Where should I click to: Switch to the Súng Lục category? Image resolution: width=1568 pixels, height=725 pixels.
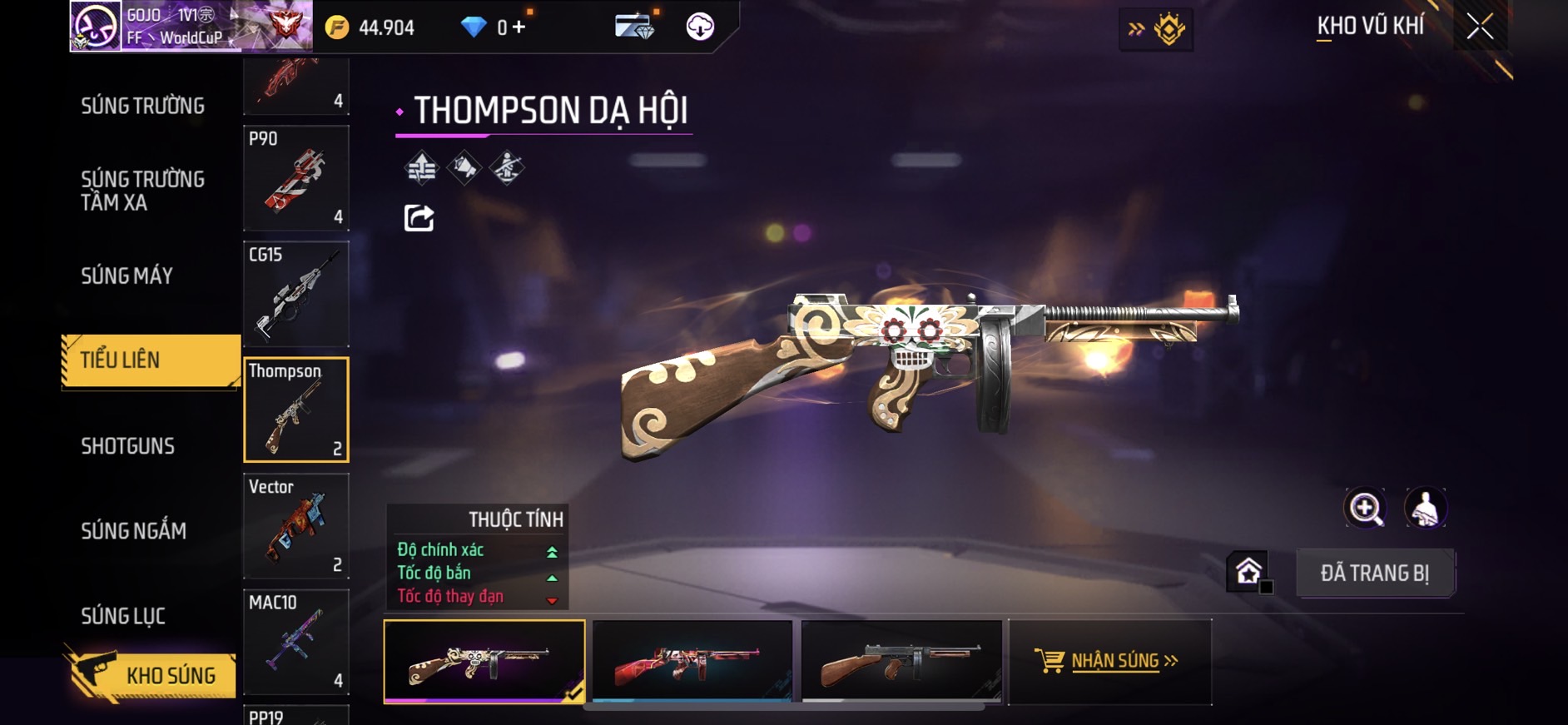tap(123, 616)
